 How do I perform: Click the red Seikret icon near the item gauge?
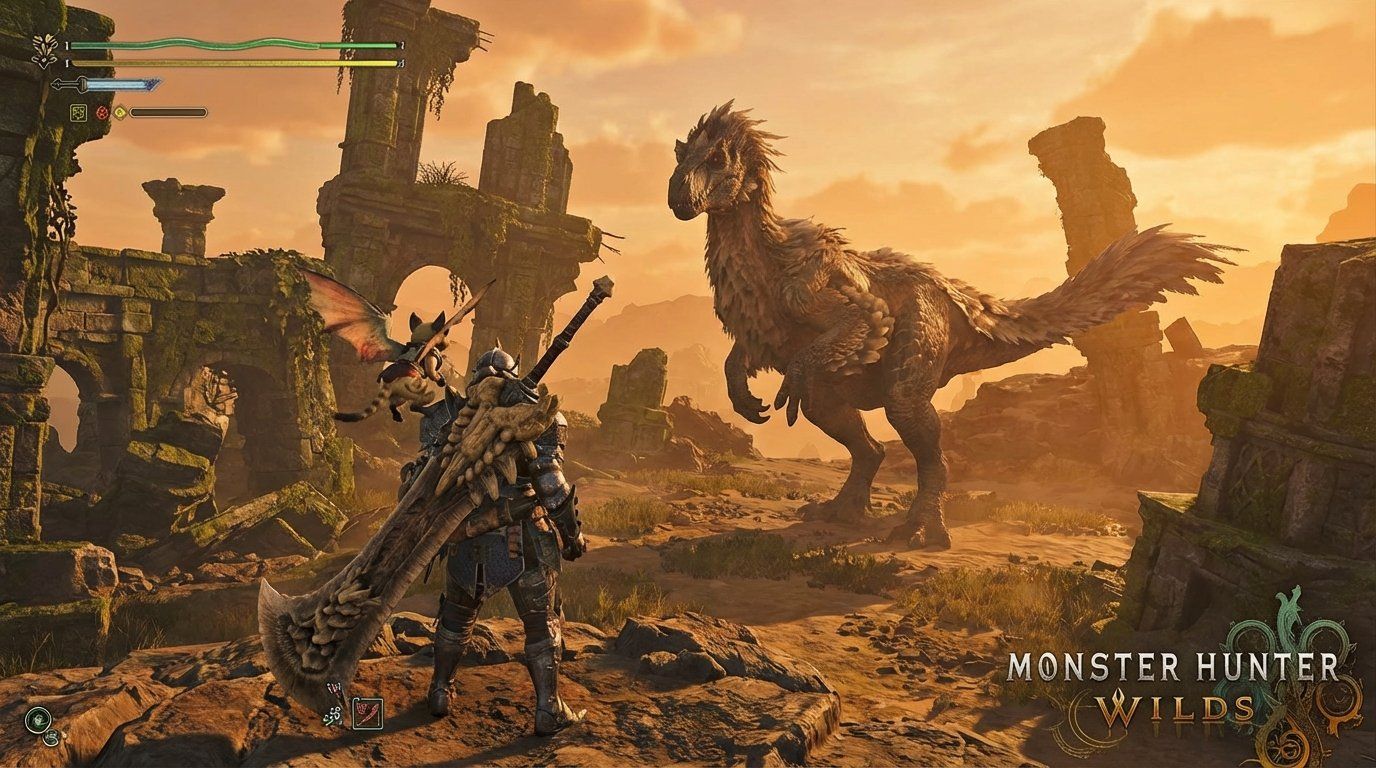coord(101,112)
